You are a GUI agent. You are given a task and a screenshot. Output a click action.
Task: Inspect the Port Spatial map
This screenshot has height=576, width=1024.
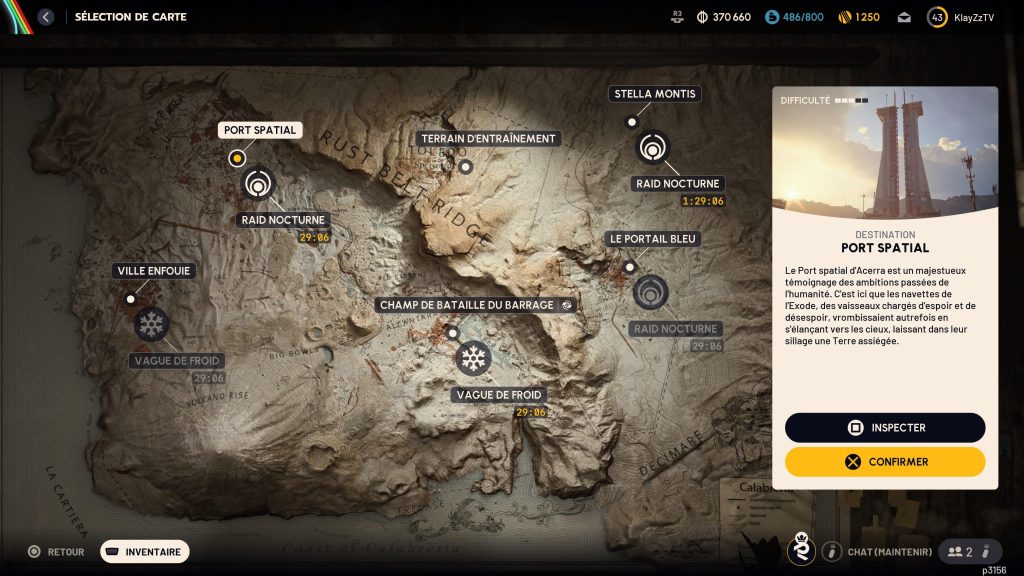pyautogui.click(x=885, y=428)
